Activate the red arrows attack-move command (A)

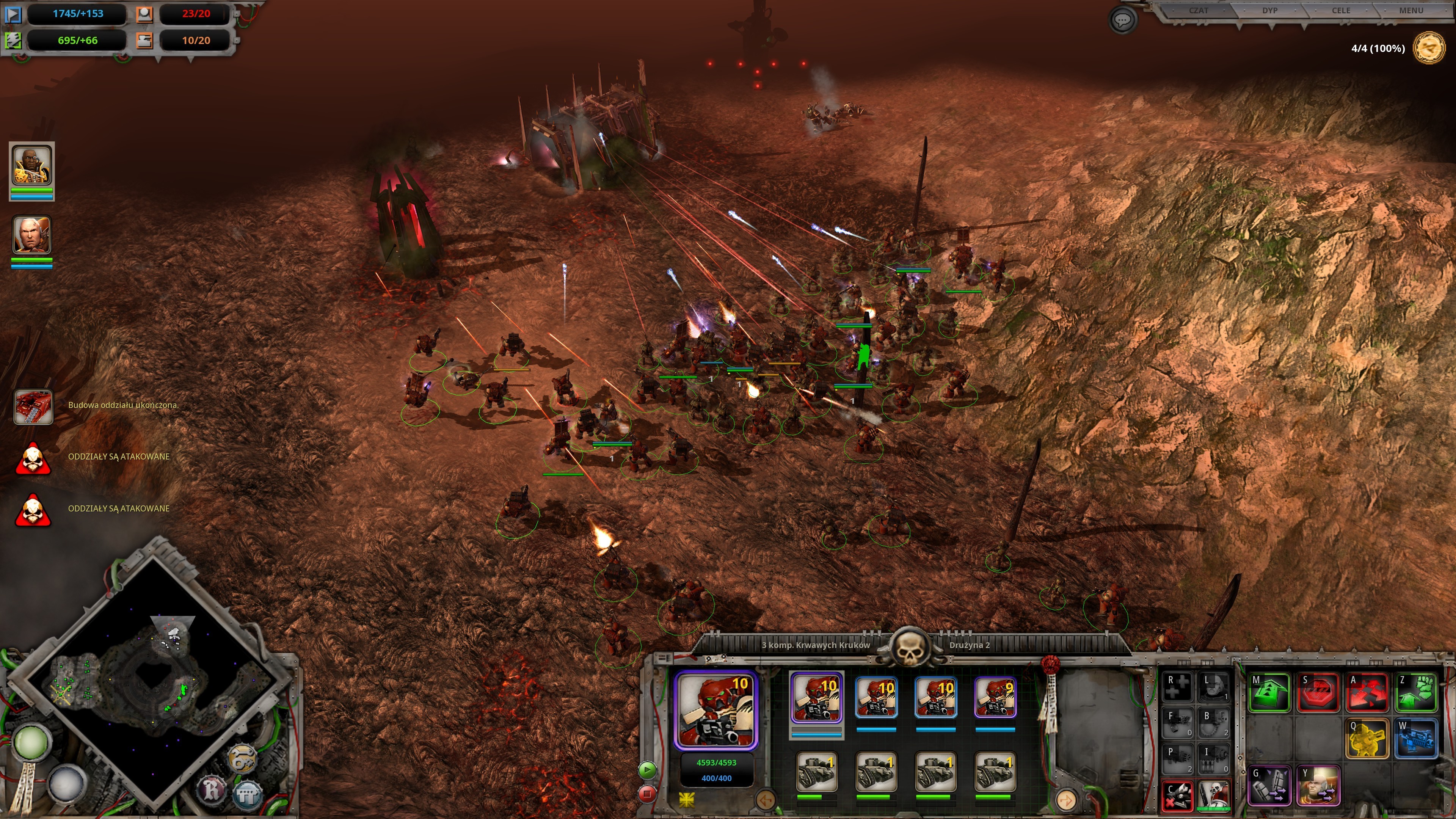(x=1367, y=692)
